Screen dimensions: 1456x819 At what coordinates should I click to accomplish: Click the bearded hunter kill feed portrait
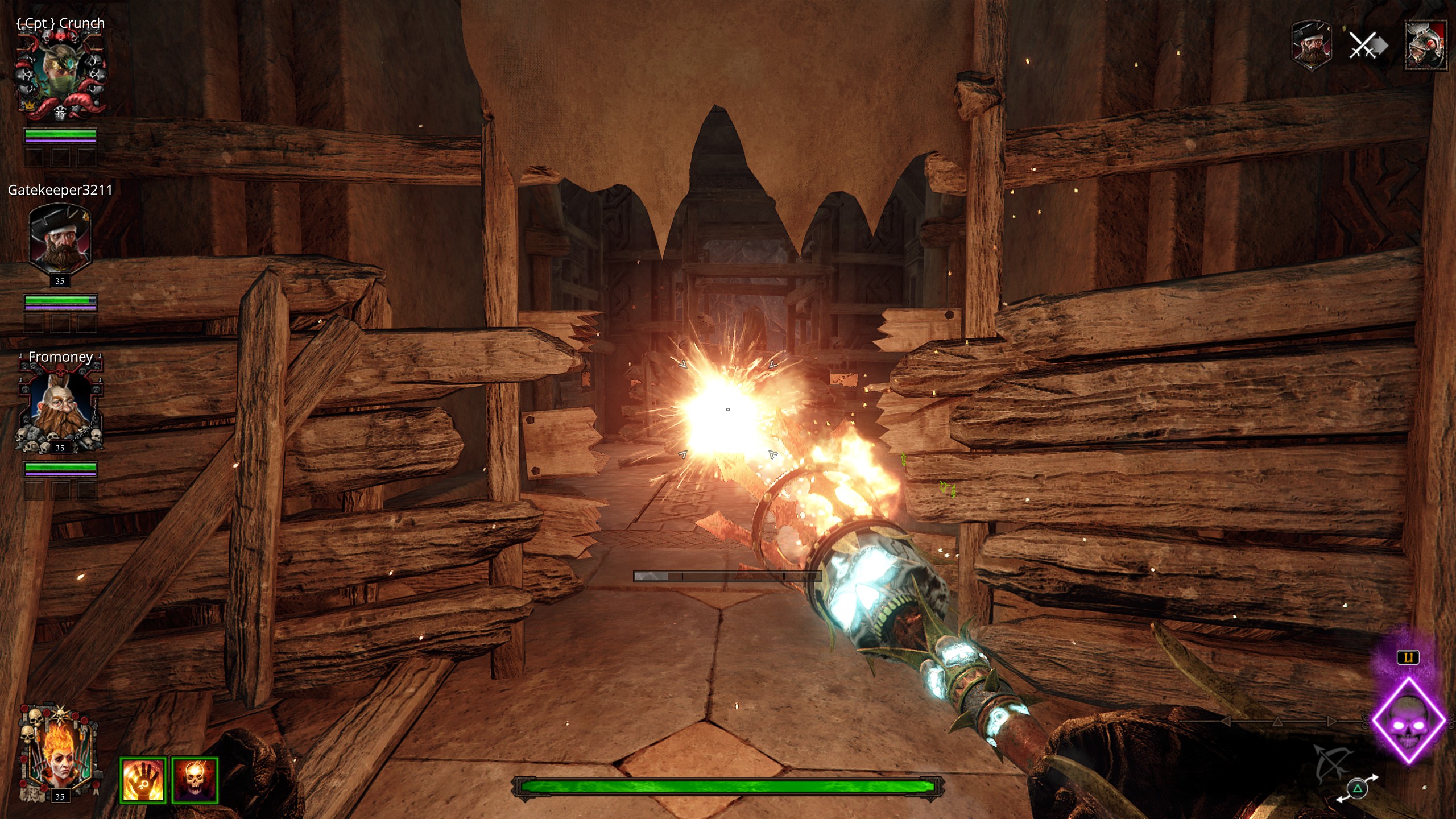click(1311, 45)
